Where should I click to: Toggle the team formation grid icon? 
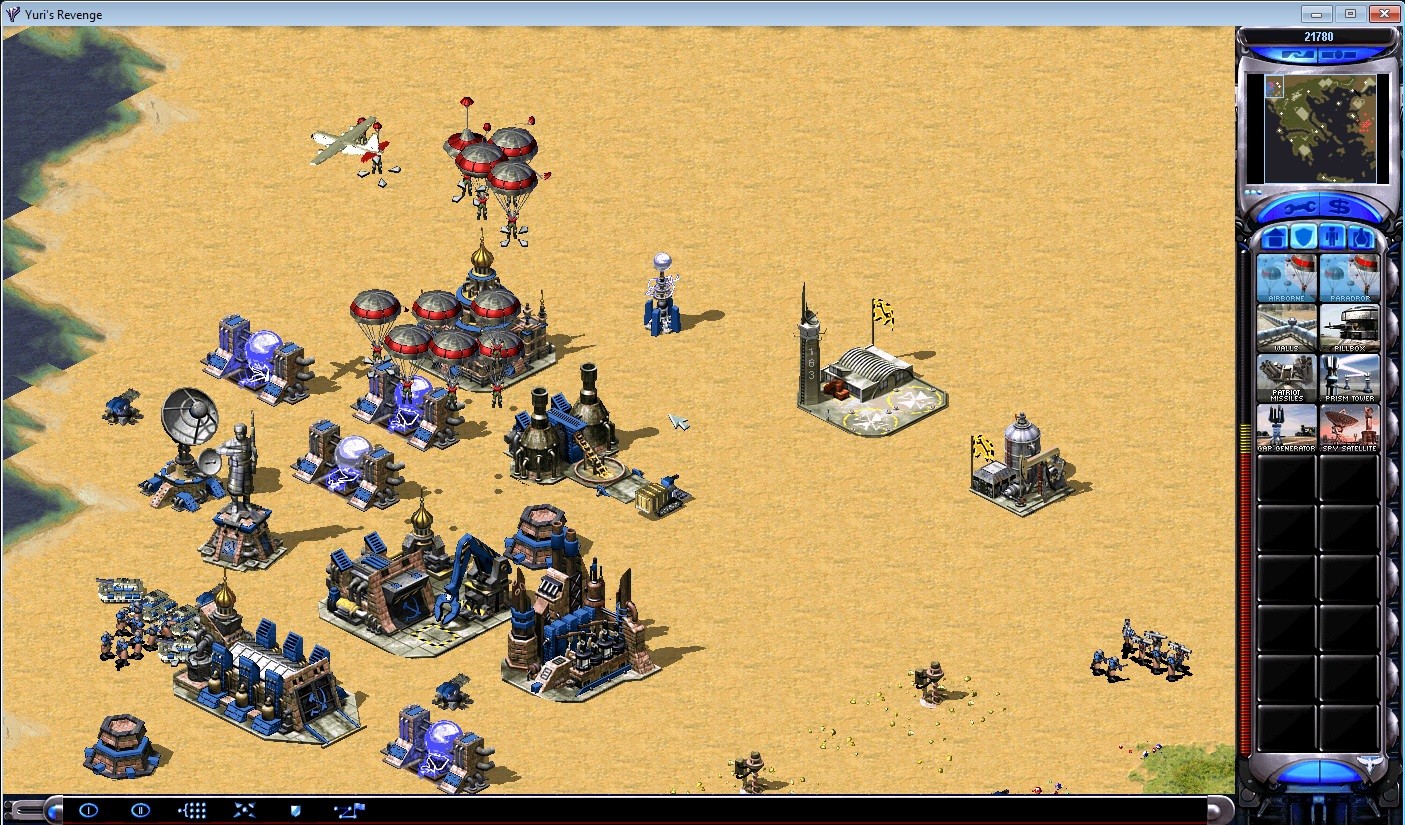(x=192, y=810)
